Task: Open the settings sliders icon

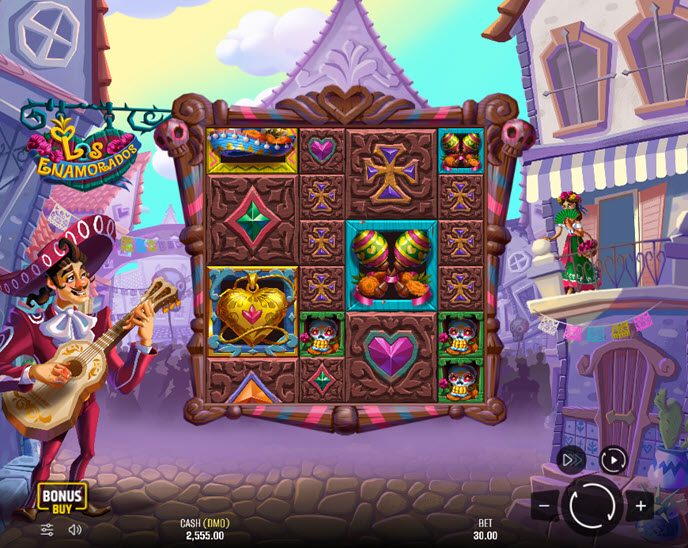Action: tap(47, 529)
